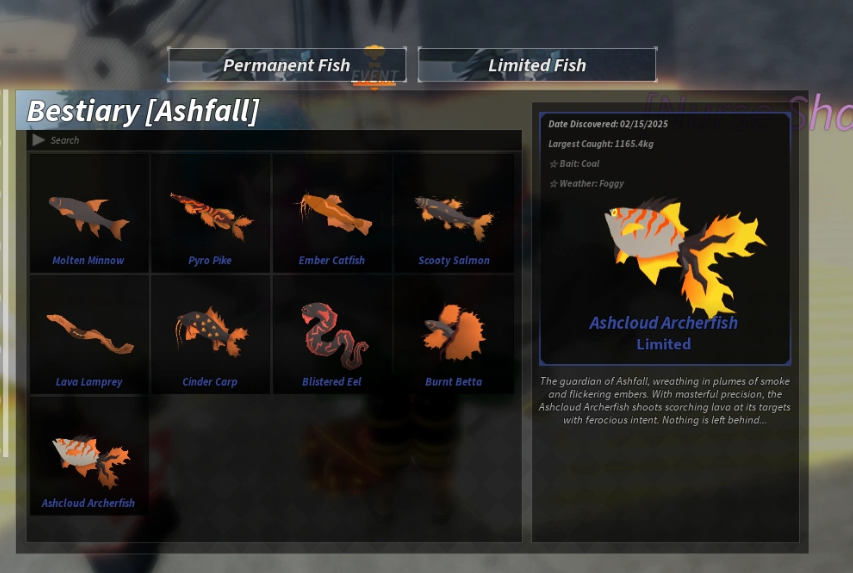The width and height of the screenshot is (853, 573).
Task: Select the Burnt Betta tile
Action: (454, 335)
